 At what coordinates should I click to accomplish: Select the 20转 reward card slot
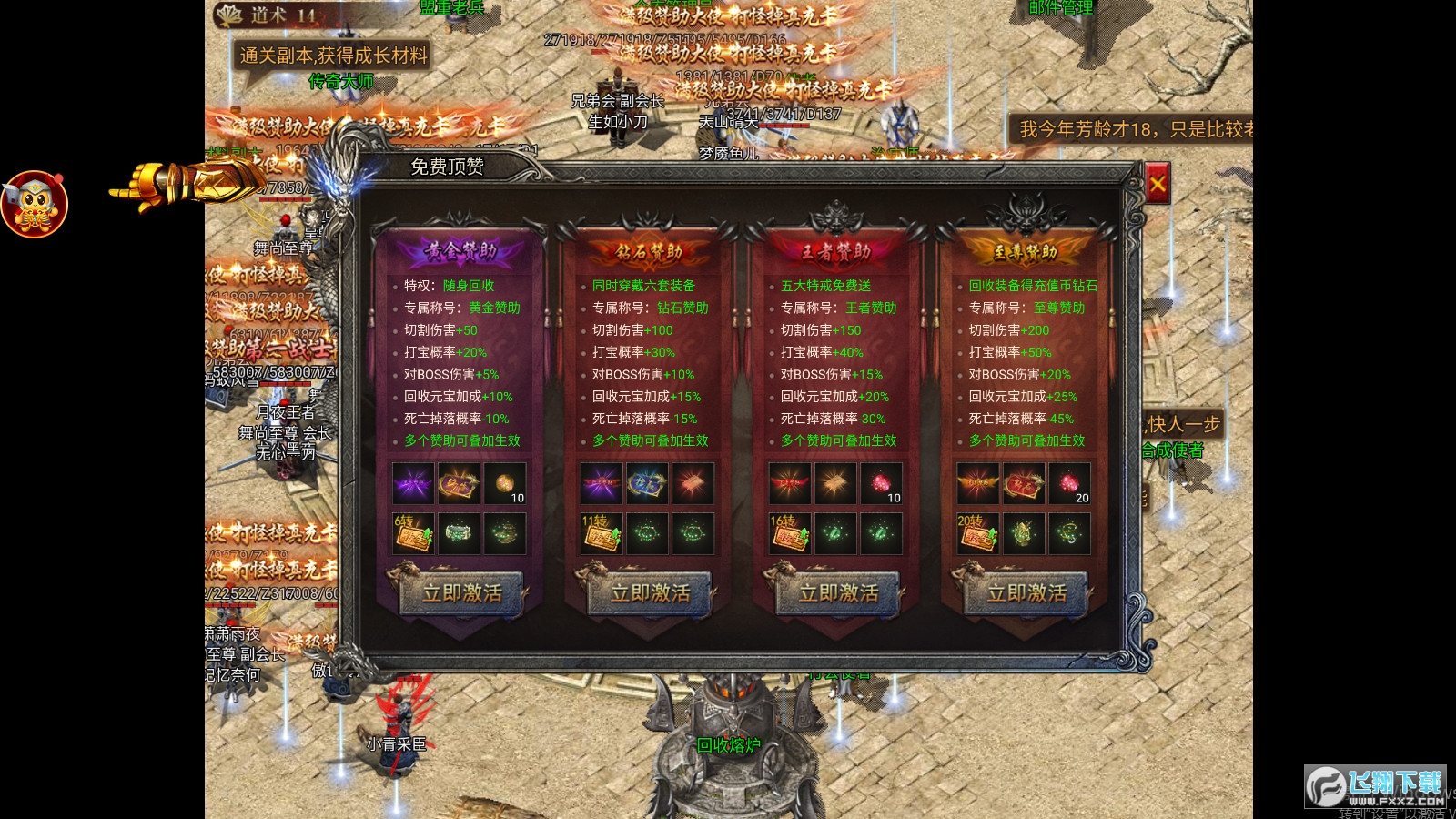coord(977,533)
